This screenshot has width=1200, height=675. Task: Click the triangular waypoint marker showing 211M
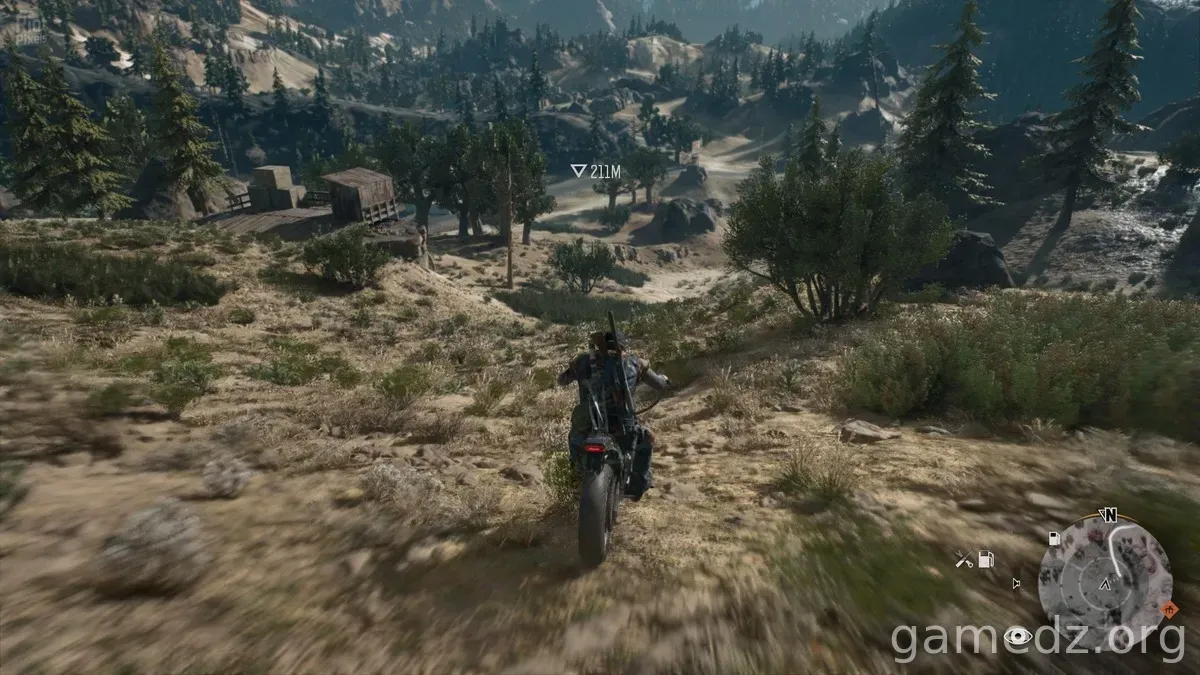(x=578, y=171)
